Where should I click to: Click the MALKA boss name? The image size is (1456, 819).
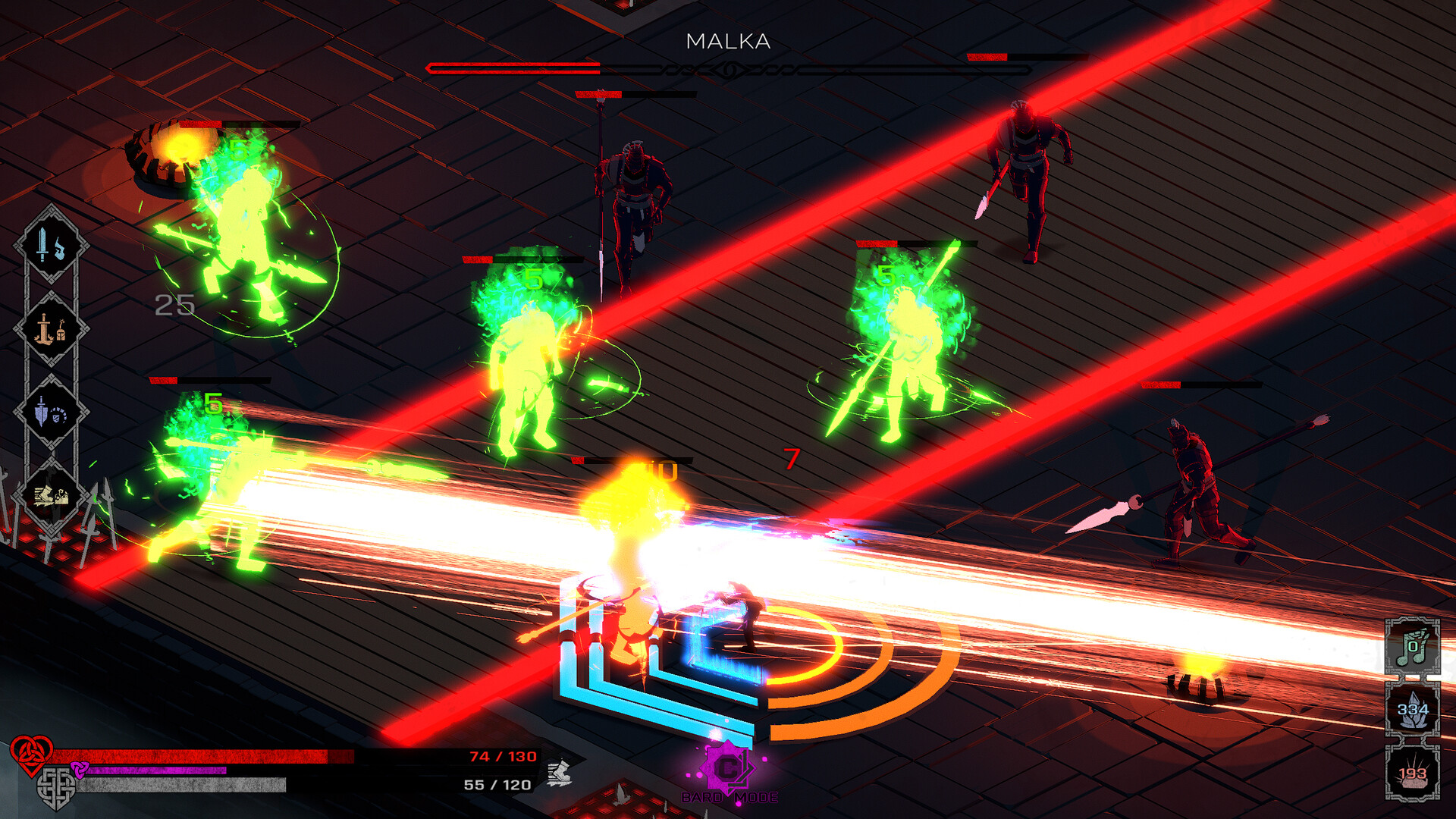[x=727, y=41]
